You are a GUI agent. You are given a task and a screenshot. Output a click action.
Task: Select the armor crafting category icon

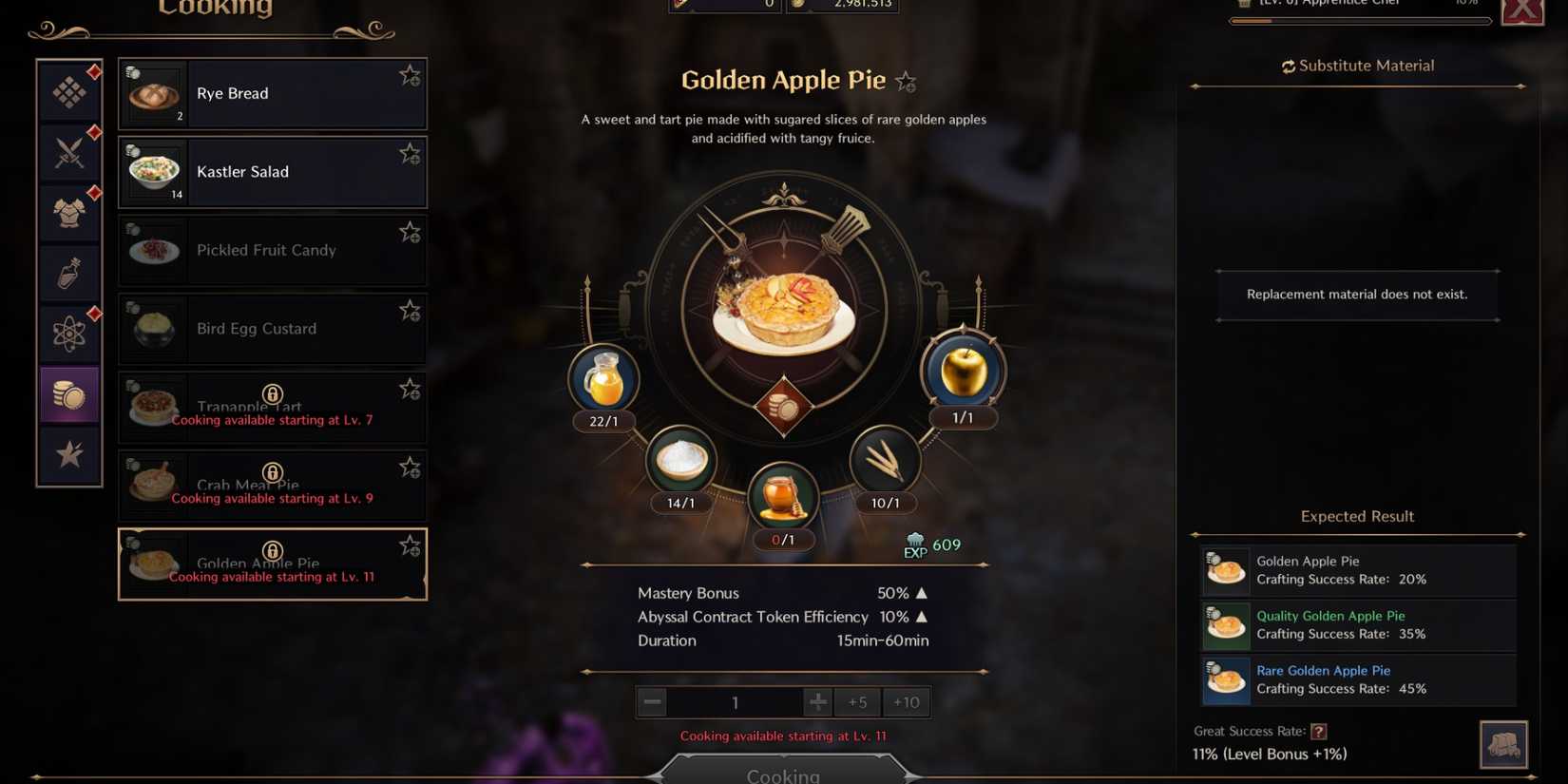pos(68,211)
